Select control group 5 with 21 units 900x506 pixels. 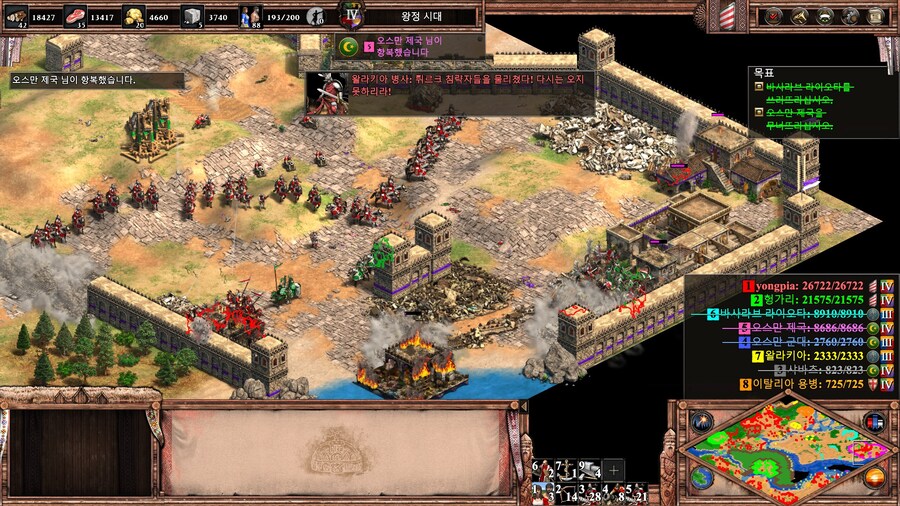(638, 492)
